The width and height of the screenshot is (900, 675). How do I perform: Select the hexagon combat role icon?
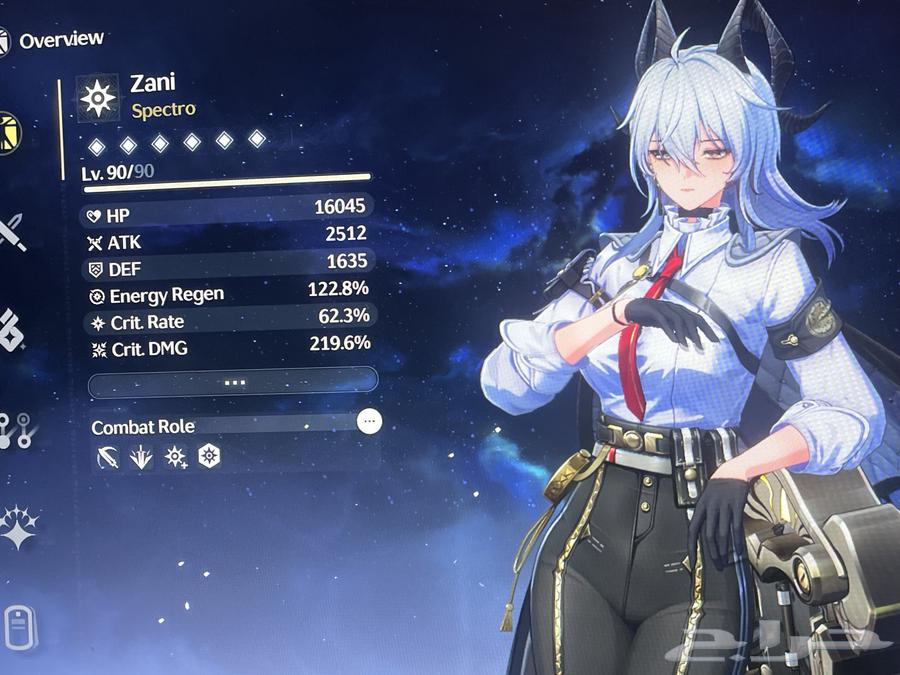point(209,457)
